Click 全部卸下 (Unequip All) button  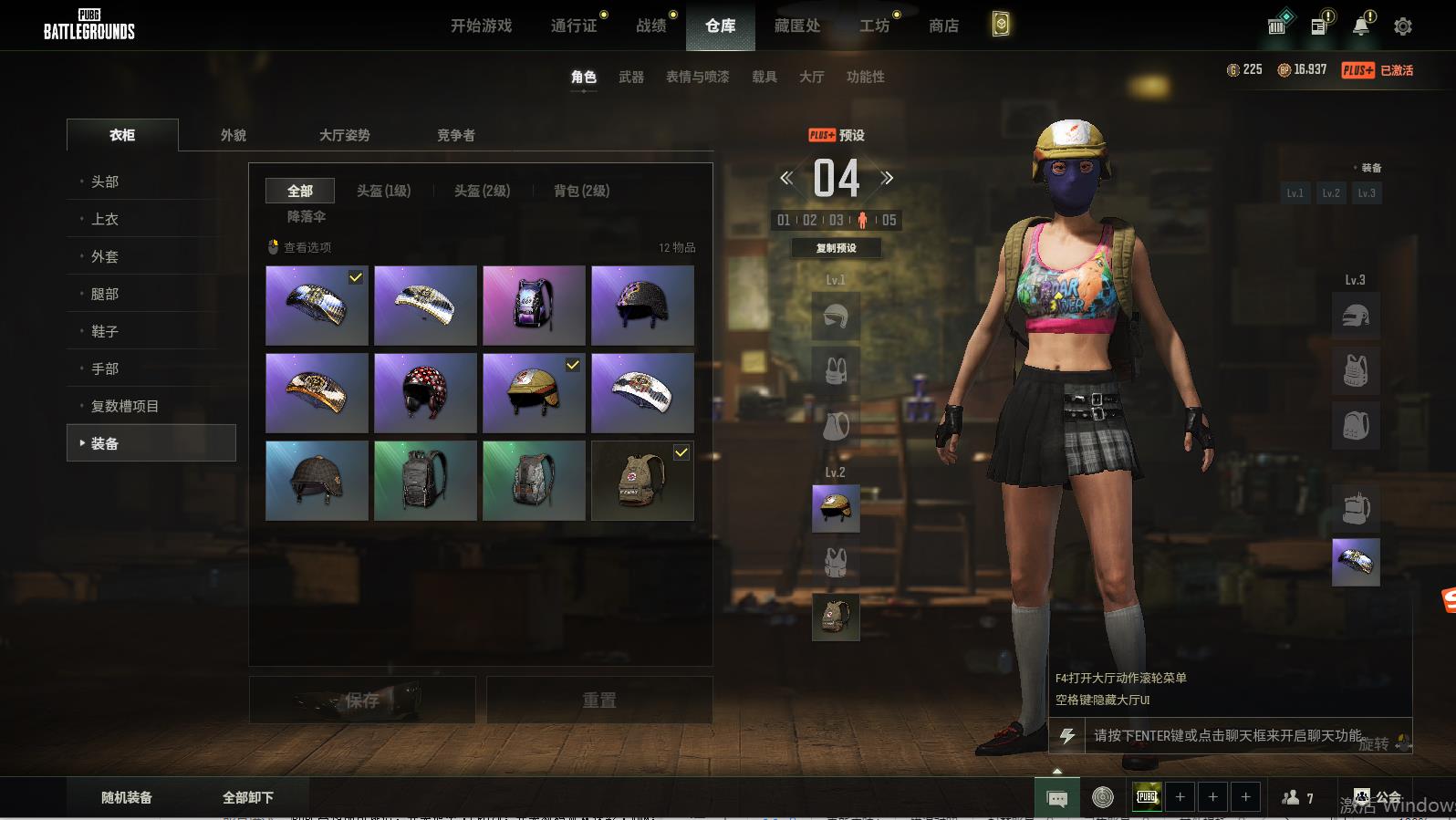(248, 797)
